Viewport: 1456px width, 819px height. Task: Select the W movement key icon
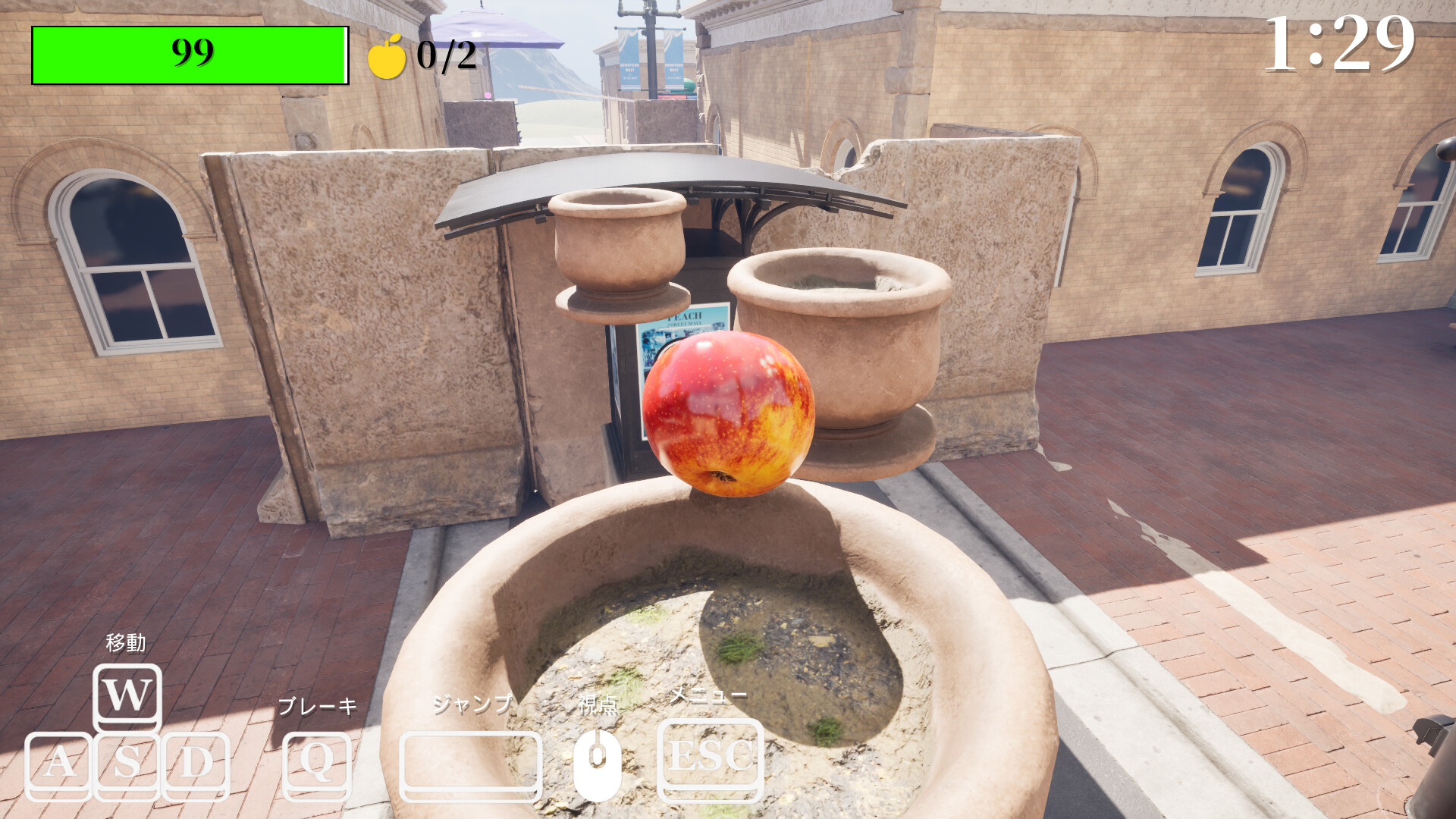coord(127,695)
